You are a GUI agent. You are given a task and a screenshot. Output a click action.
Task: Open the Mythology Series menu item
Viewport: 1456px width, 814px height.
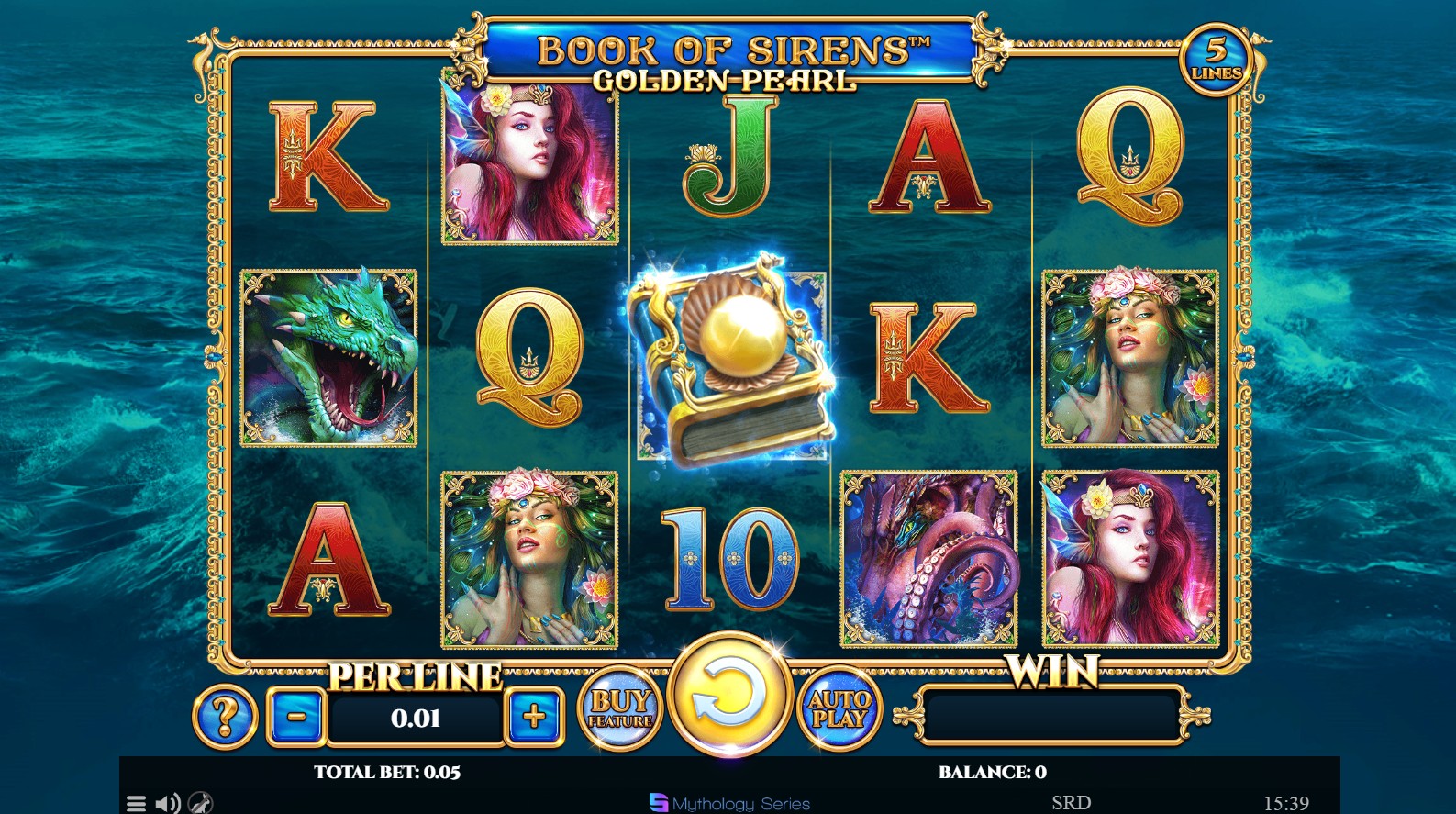click(729, 804)
